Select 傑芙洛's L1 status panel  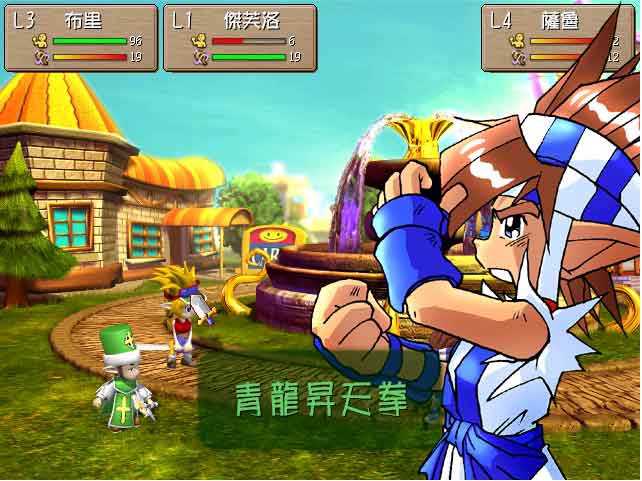(240, 38)
